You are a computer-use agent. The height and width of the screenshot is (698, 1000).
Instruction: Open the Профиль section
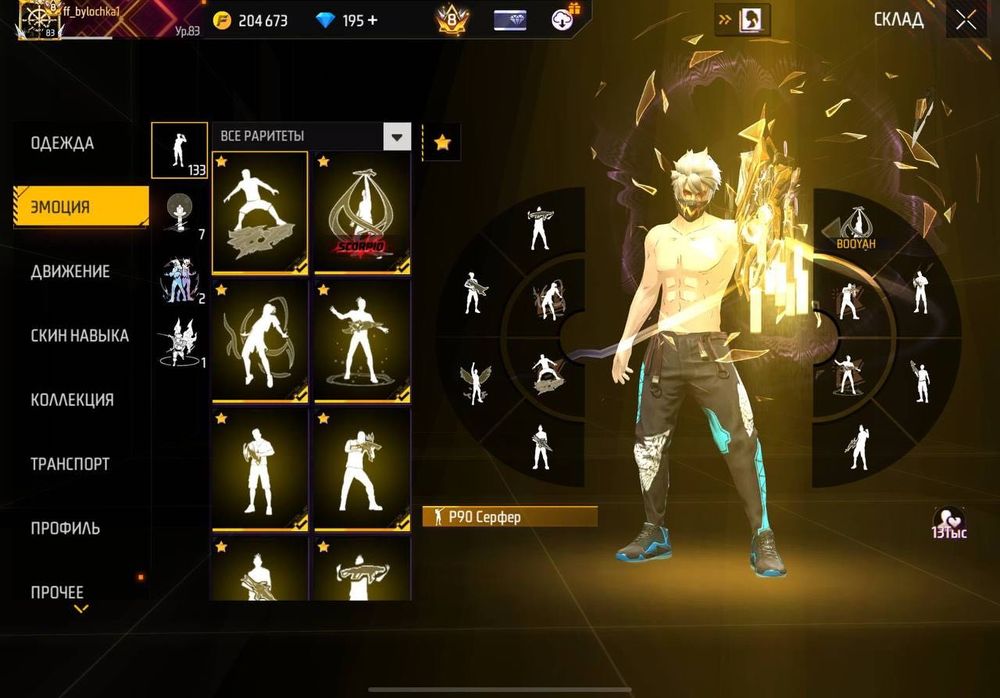click(65, 528)
